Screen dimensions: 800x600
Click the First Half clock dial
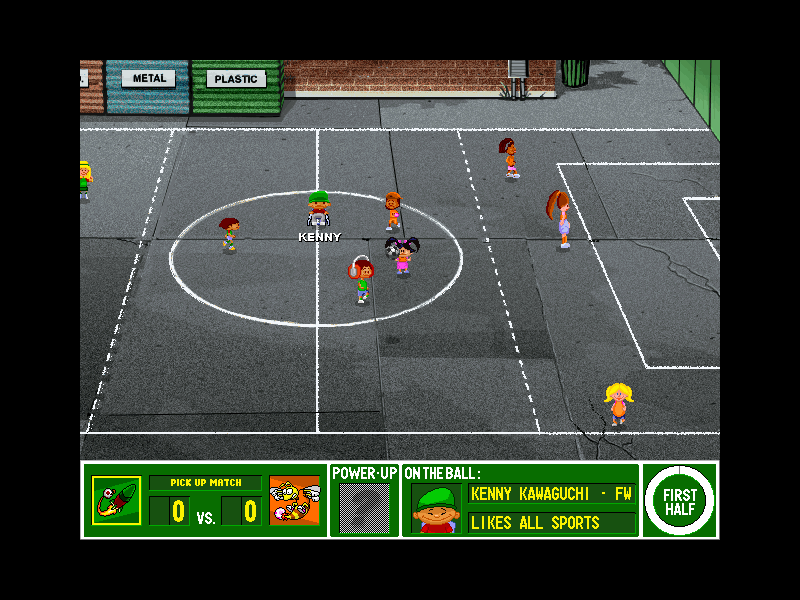(680, 500)
